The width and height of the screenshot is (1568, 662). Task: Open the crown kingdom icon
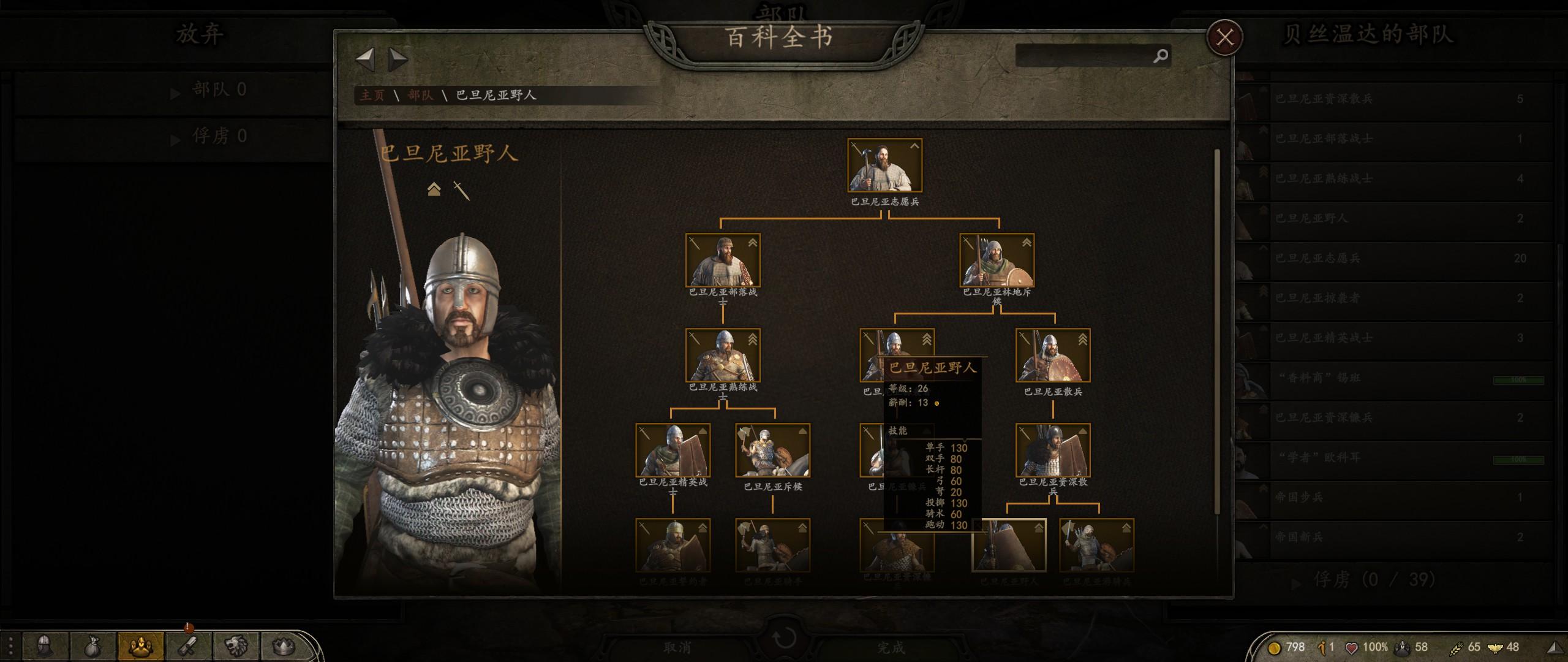(283, 646)
